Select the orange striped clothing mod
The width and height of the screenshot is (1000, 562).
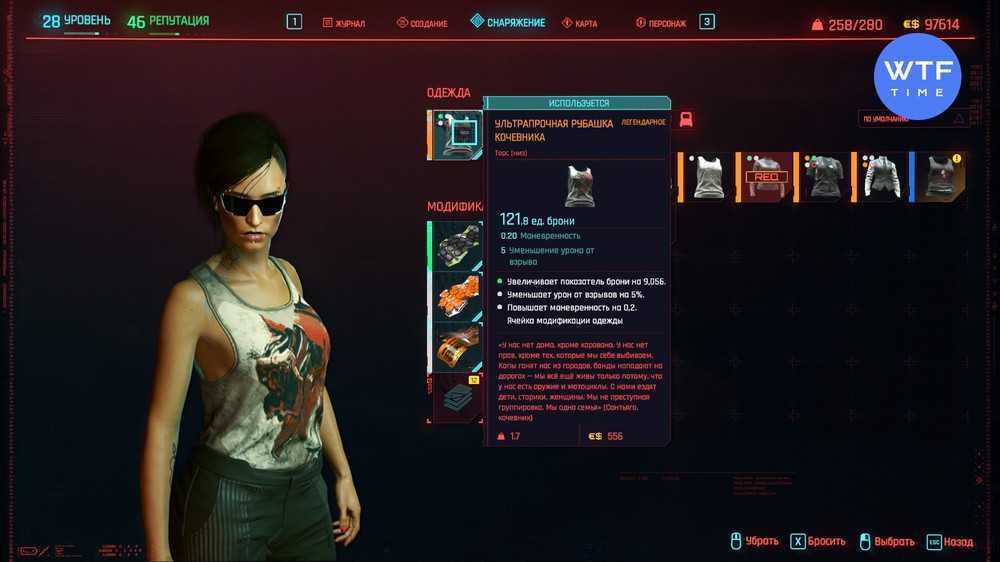459,346
